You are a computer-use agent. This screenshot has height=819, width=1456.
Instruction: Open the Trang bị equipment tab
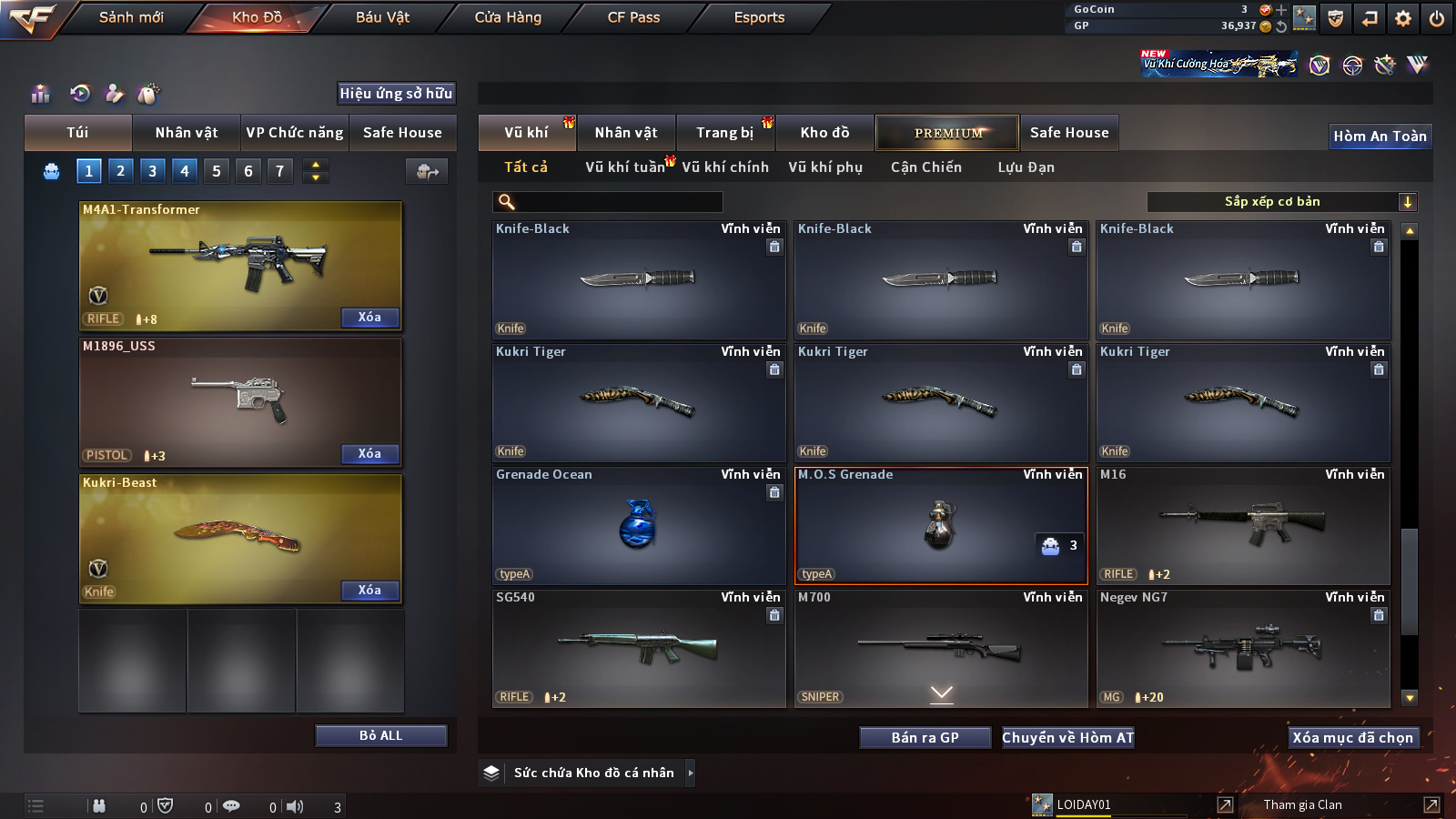pyautogui.click(x=724, y=133)
